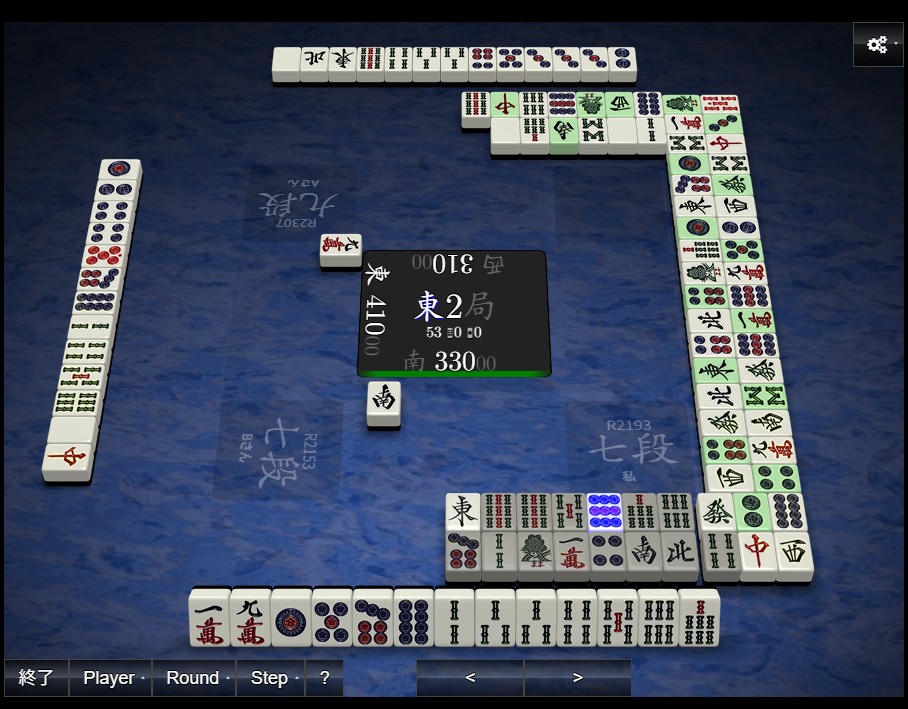Step forward with the > button
The image size is (908, 709).
(577, 677)
